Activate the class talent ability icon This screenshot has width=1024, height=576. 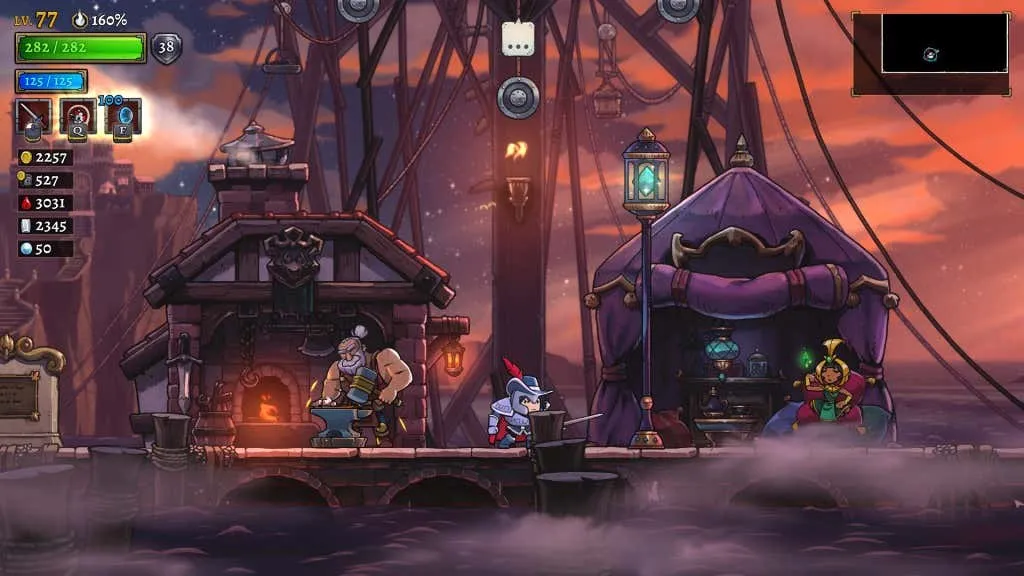[78, 117]
